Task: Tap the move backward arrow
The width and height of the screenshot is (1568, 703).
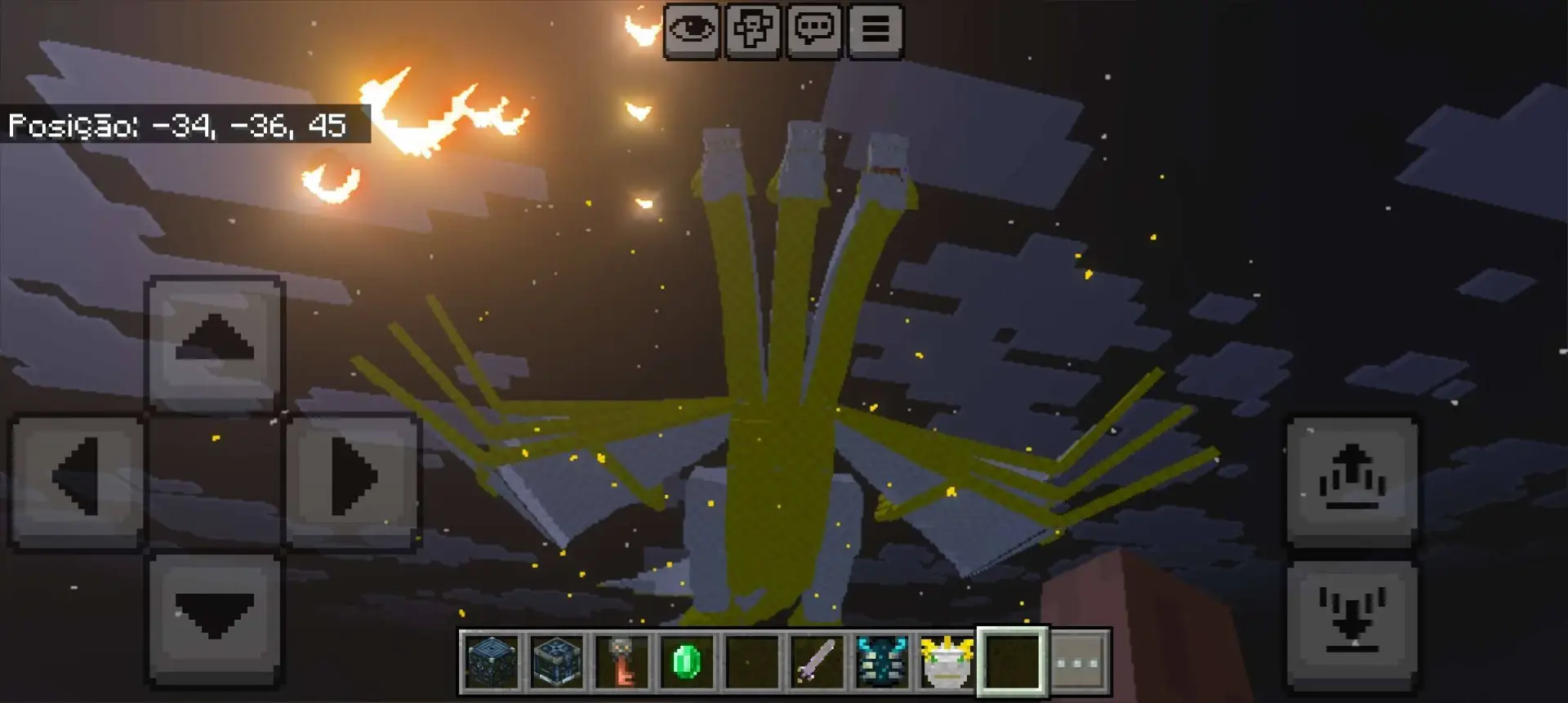Action: pyautogui.click(x=215, y=618)
